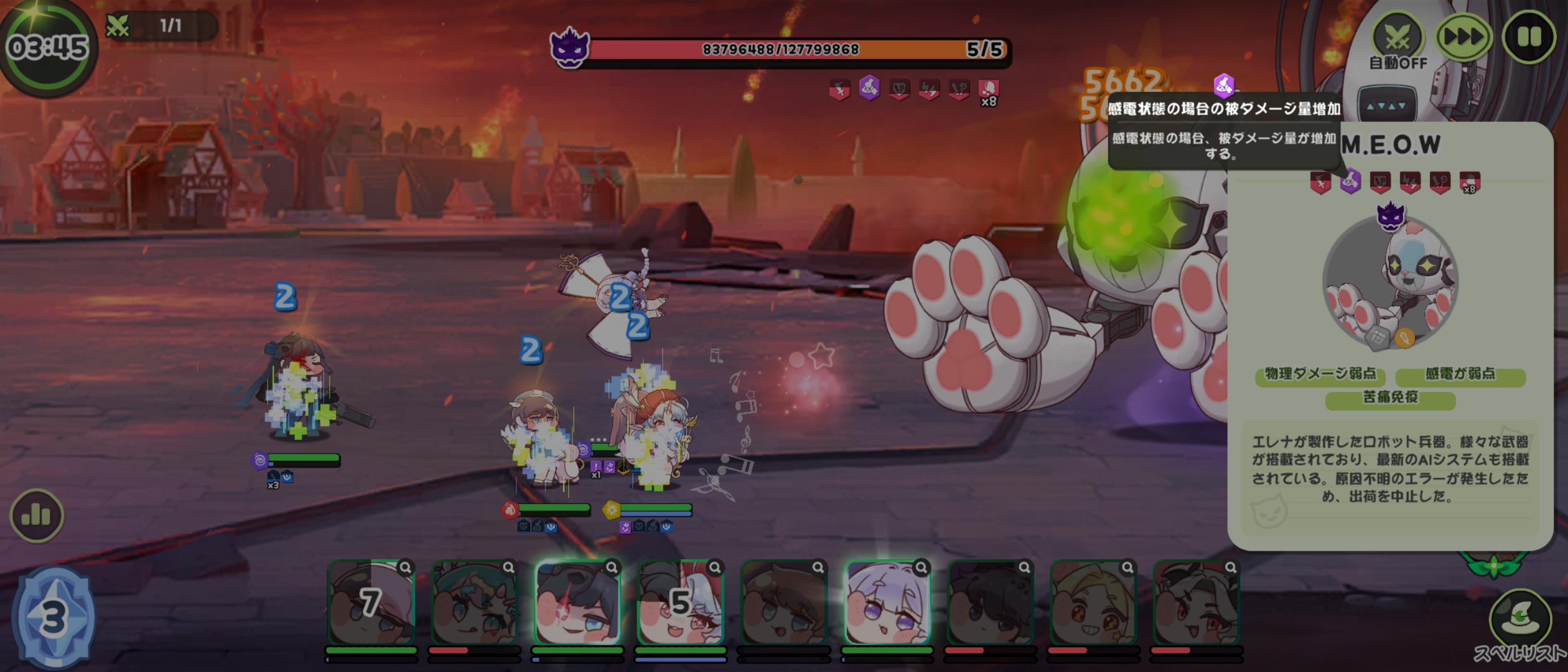Select the brown-haired hero card
This screenshot has width=1568, height=672.
click(783, 602)
